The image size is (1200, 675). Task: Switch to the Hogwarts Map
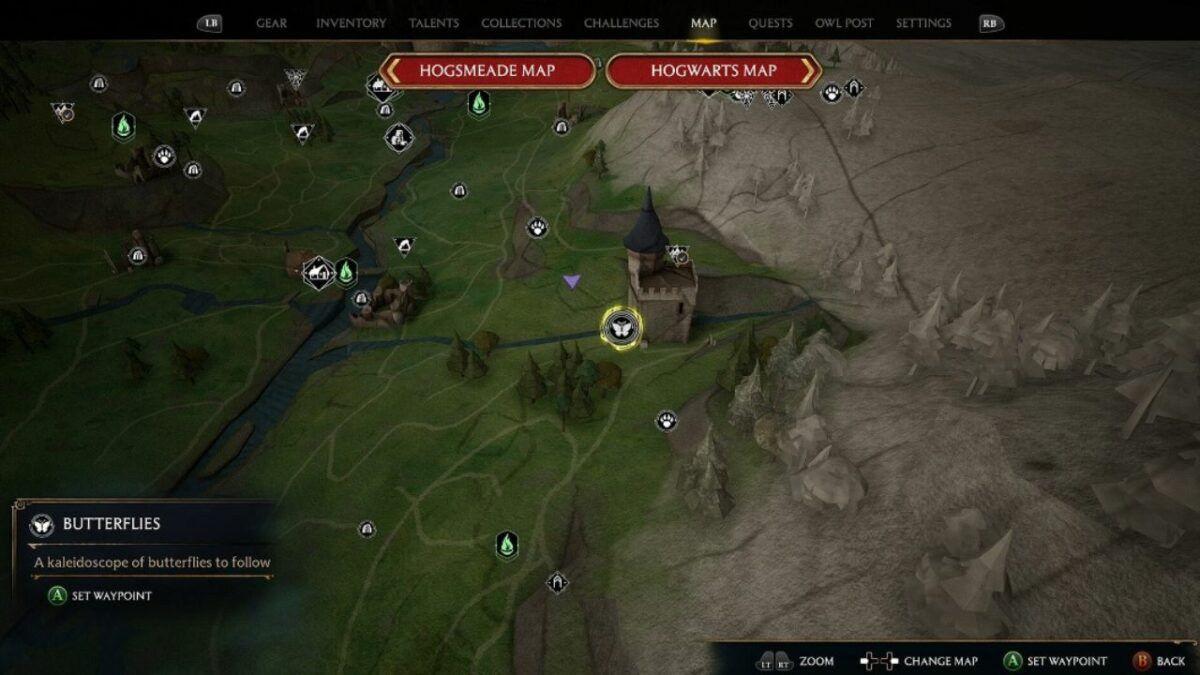(713, 71)
